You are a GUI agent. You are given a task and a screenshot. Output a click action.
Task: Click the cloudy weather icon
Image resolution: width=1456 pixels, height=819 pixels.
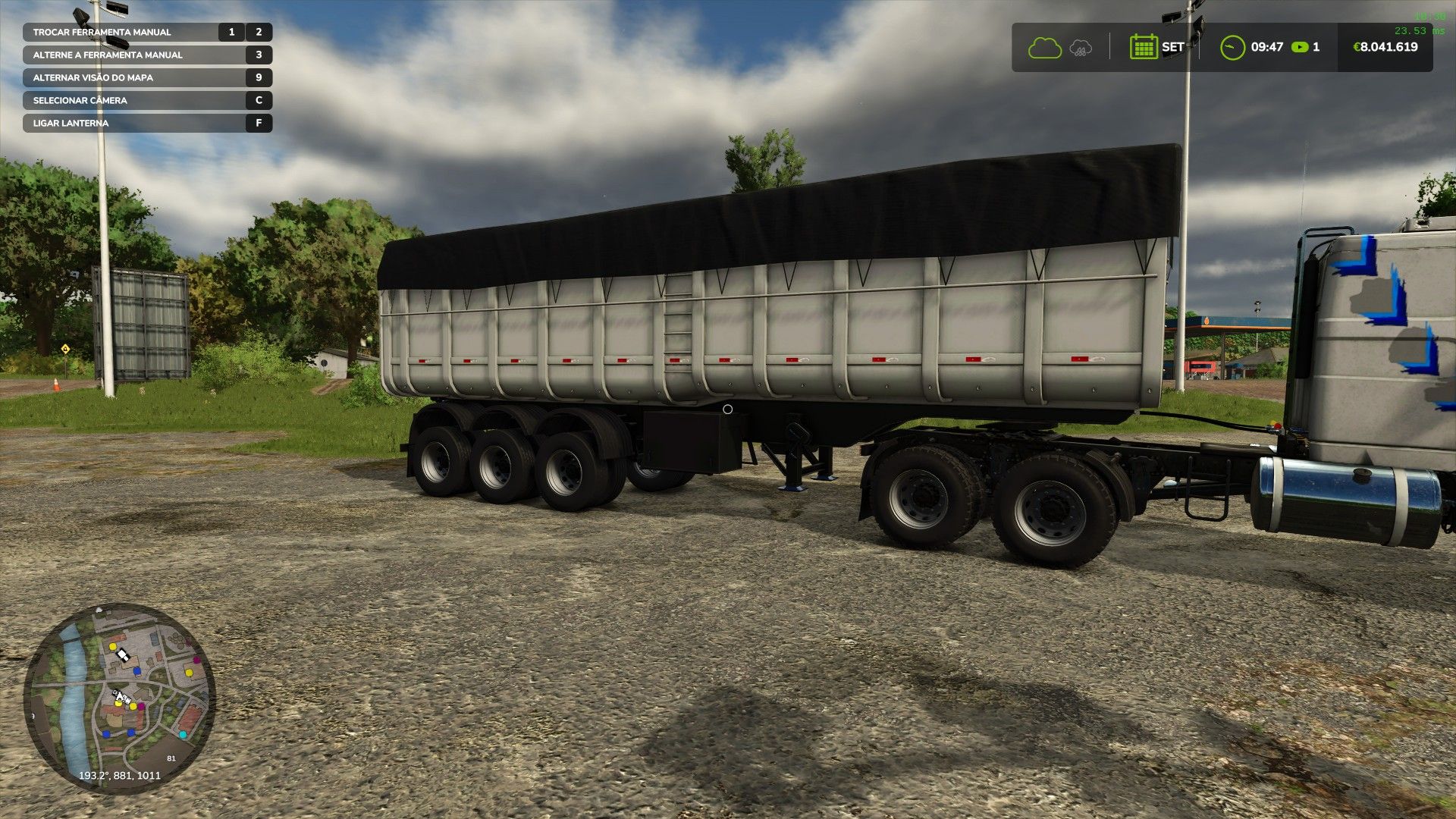point(1044,48)
